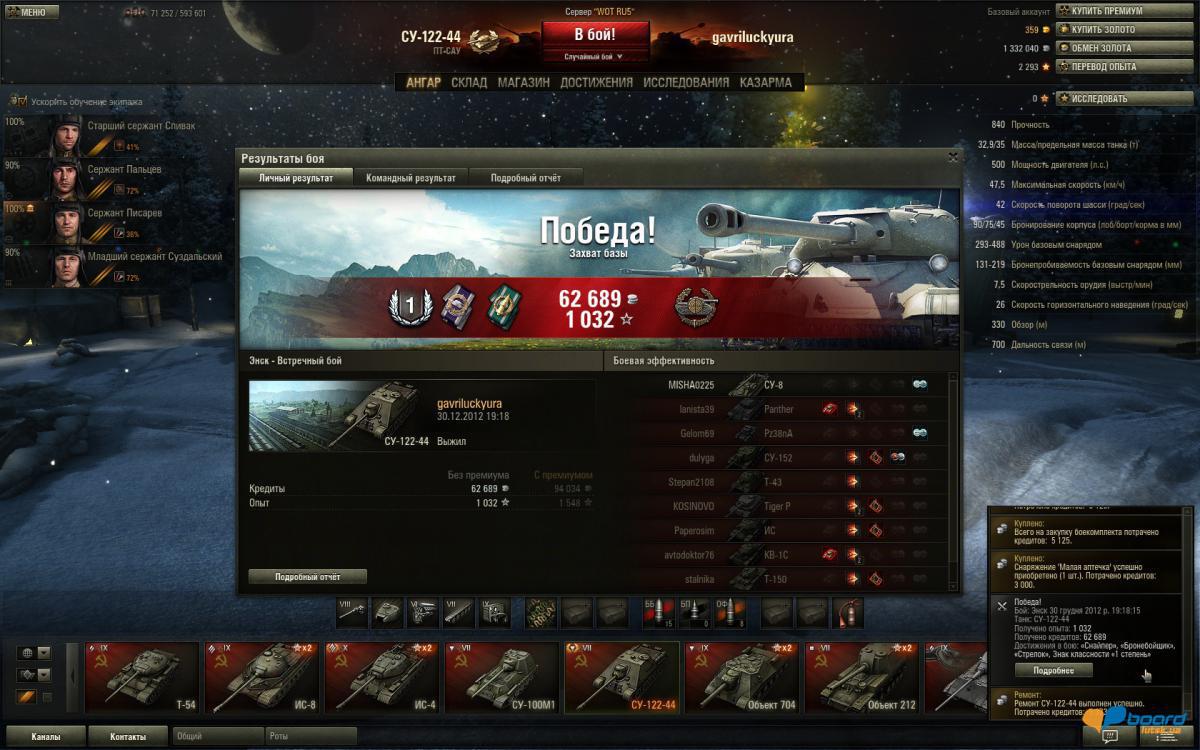Close the battle results window
Viewport: 1200px width, 750px height.
pos(952,157)
